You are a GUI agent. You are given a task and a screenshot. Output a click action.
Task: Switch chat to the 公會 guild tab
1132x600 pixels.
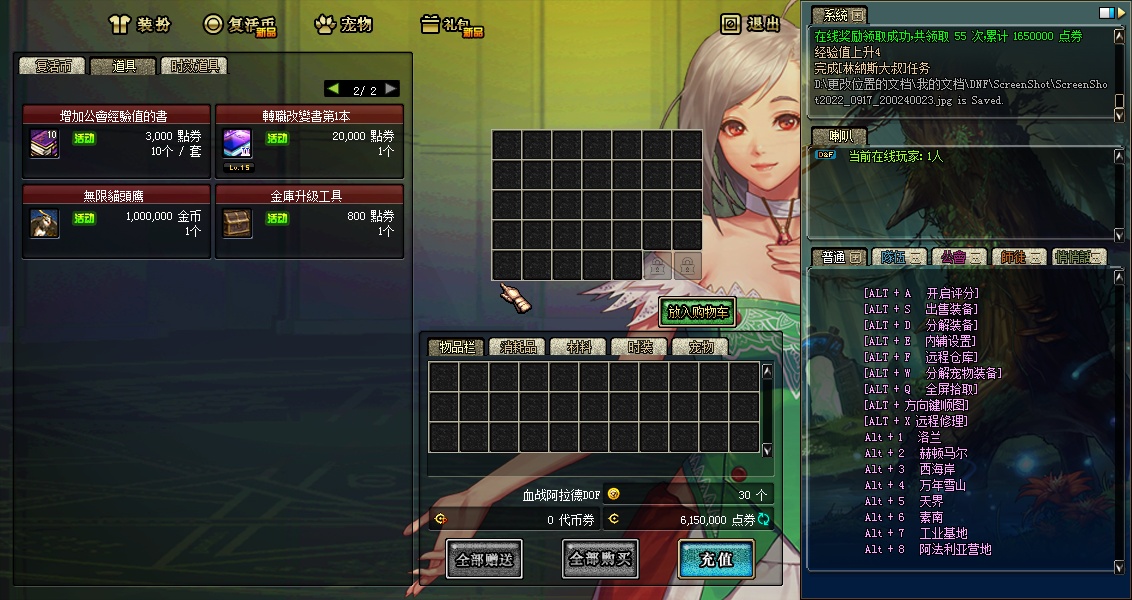click(957, 257)
